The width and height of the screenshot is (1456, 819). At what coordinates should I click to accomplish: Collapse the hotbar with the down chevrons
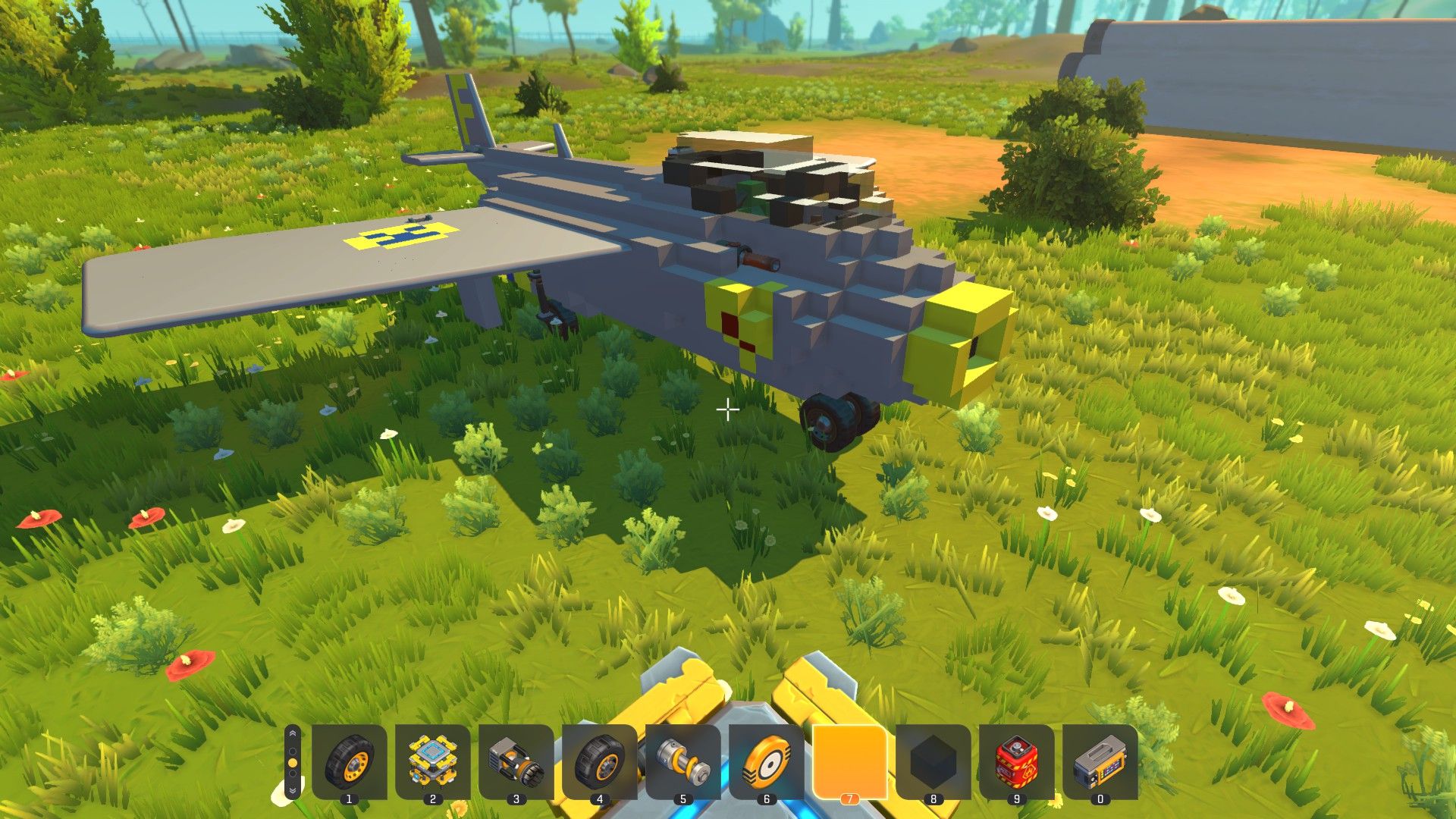pyautogui.click(x=292, y=791)
